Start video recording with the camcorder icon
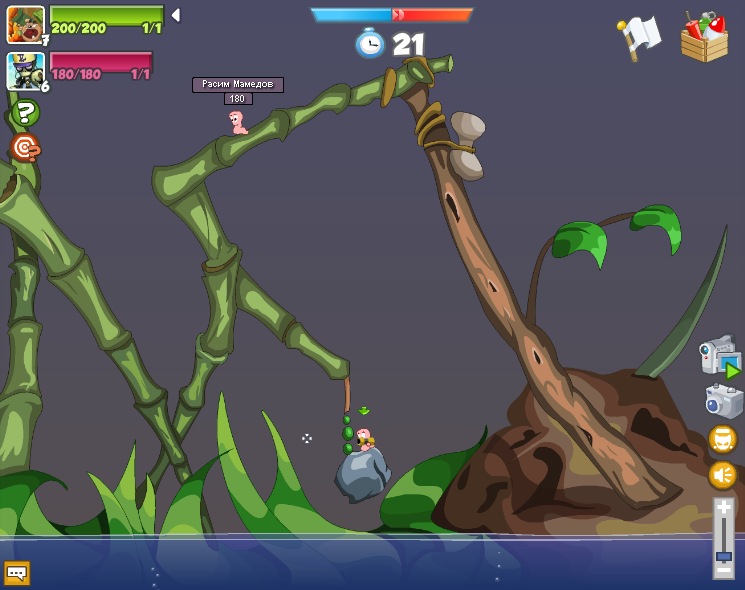 click(x=720, y=357)
